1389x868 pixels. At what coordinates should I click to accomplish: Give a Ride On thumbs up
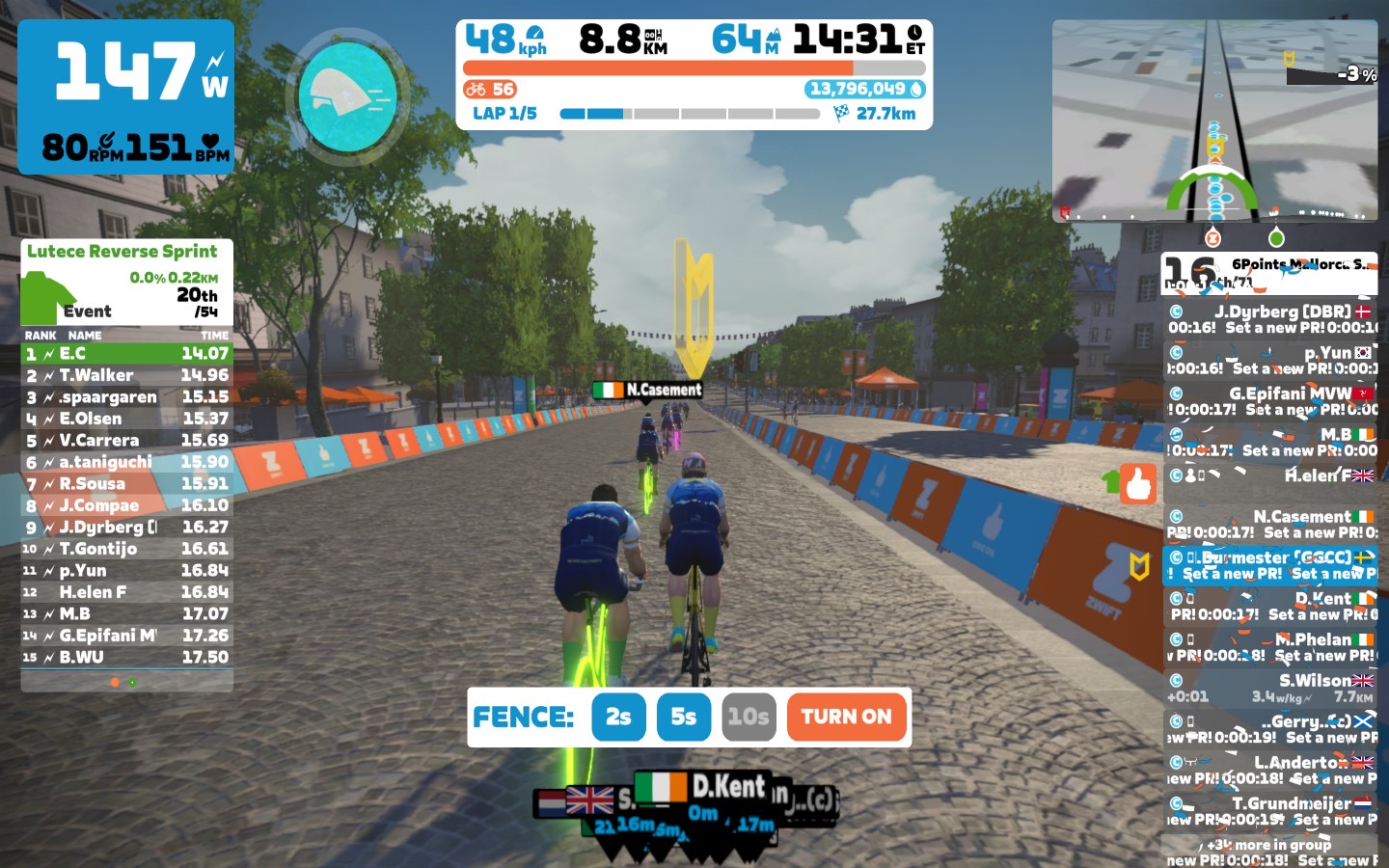coord(1138,483)
